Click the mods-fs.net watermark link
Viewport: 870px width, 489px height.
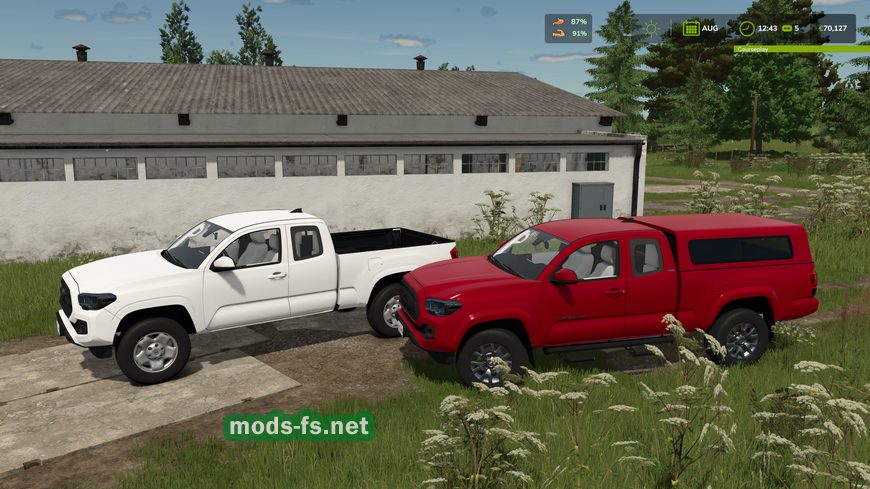pyautogui.click(x=299, y=427)
